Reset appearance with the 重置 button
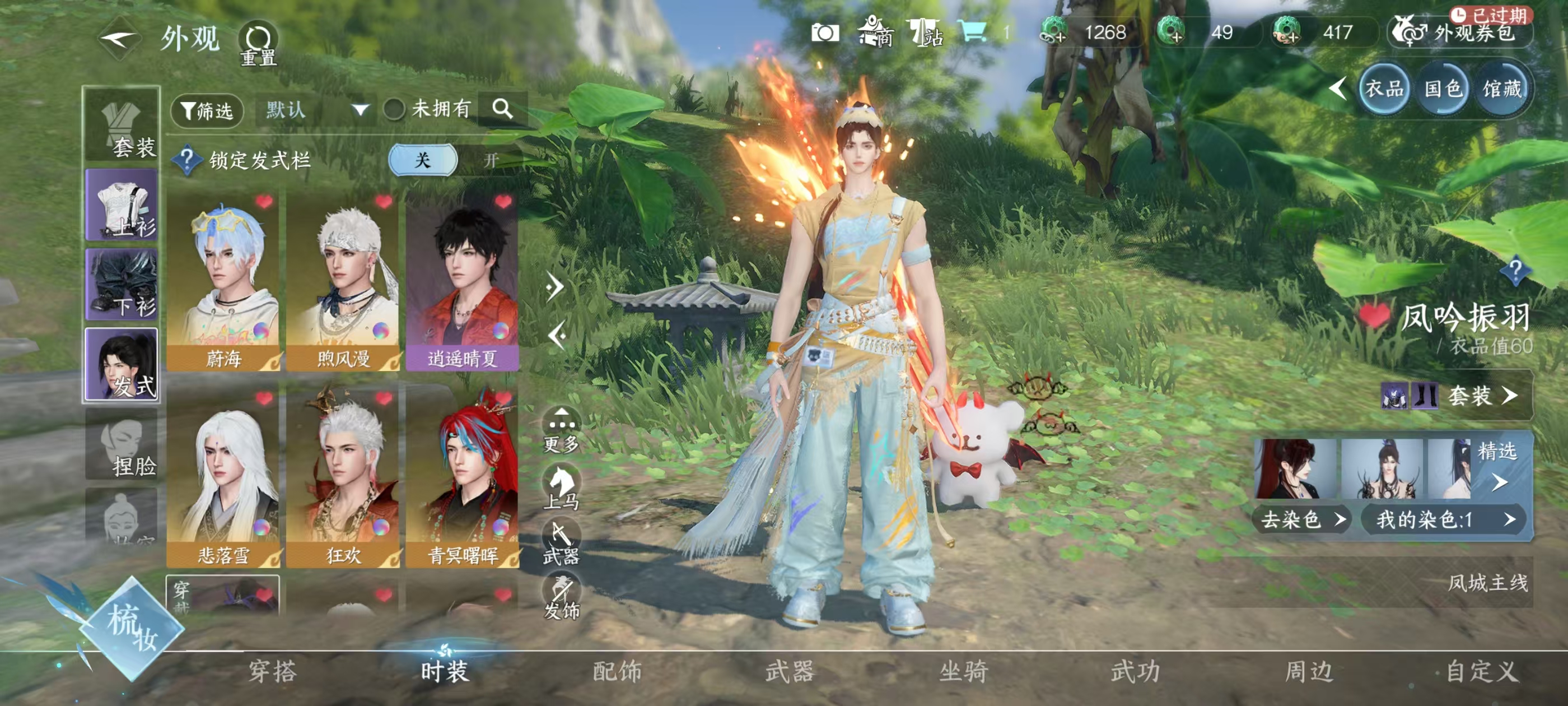This screenshot has height=706, width=1568. (x=258, y=43)
